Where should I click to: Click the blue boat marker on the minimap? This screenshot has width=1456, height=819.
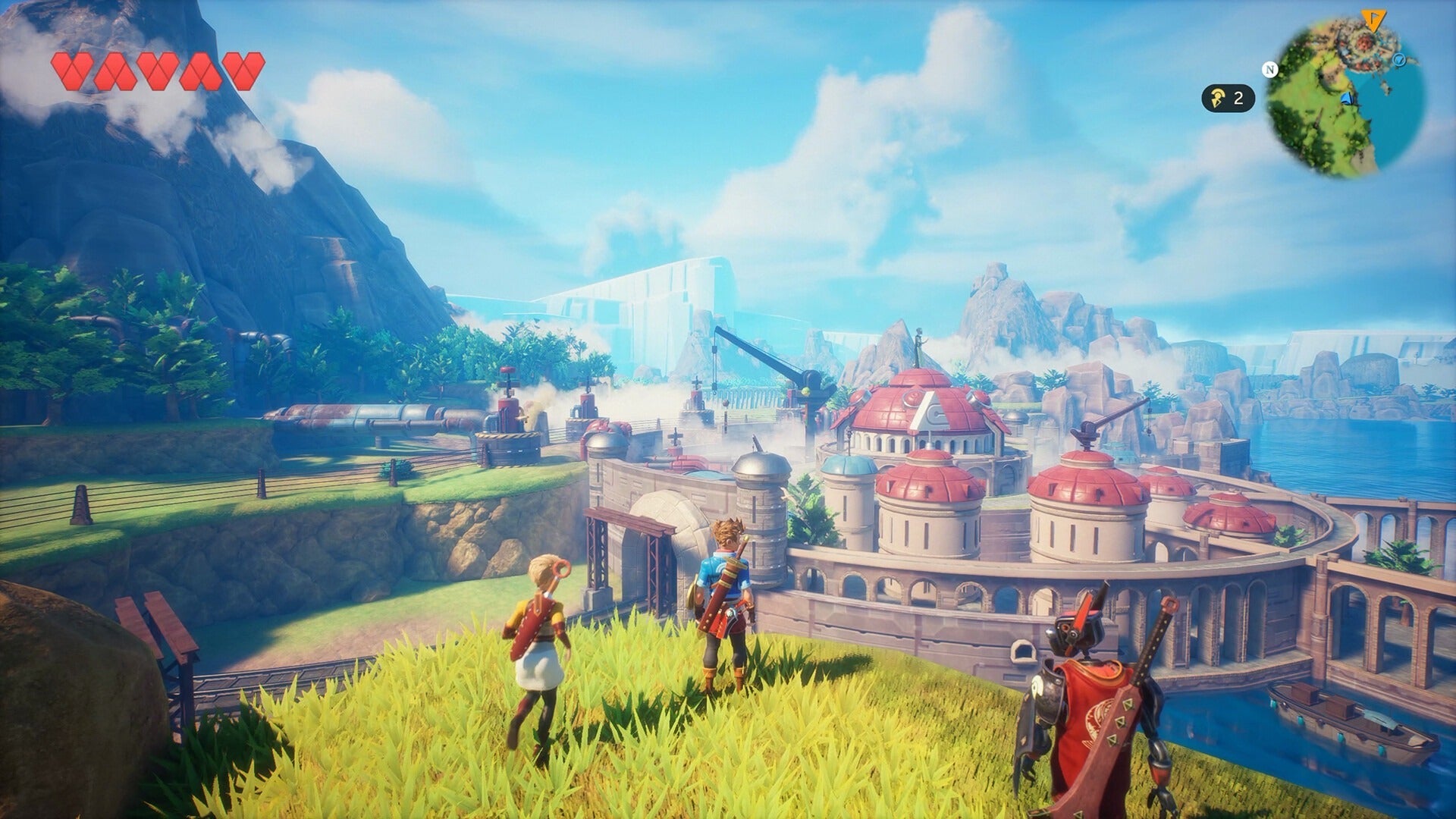1348,99
